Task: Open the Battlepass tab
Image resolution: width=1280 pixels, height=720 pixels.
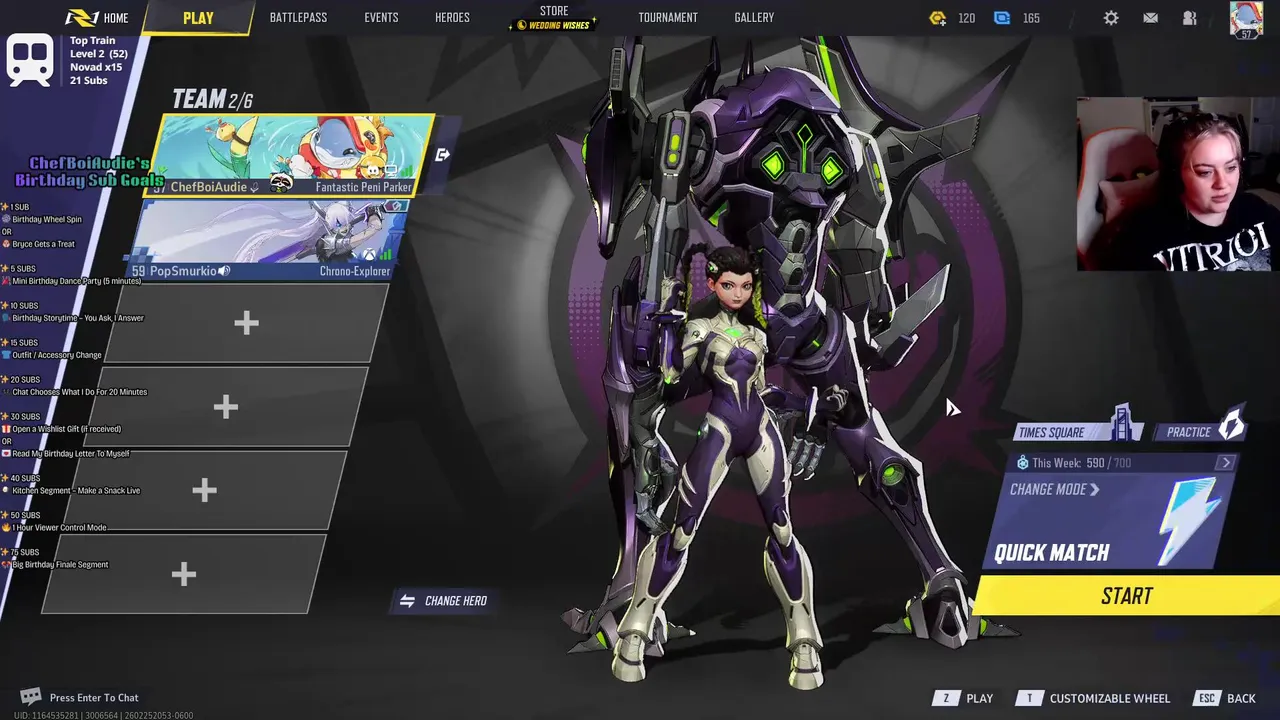Action: click(298, 18)
